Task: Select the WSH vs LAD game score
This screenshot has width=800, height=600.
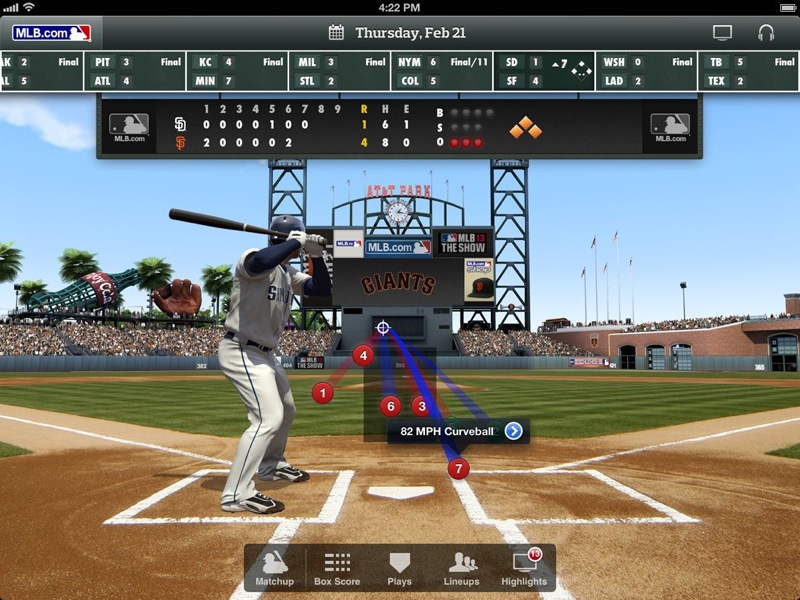Action: click(647, 71)
